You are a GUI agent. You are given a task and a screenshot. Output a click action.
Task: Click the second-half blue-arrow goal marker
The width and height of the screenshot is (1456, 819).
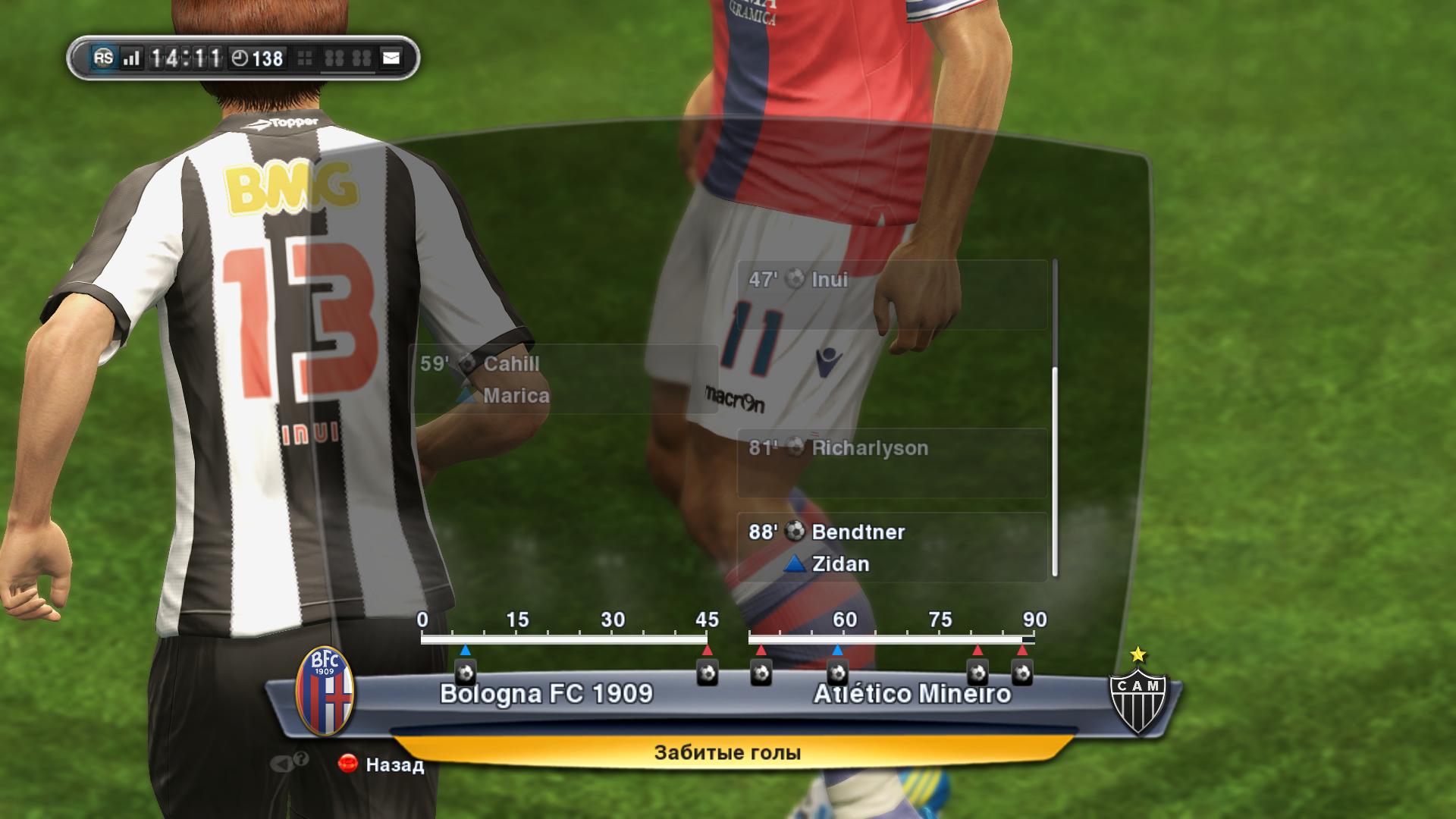[837, 672]
